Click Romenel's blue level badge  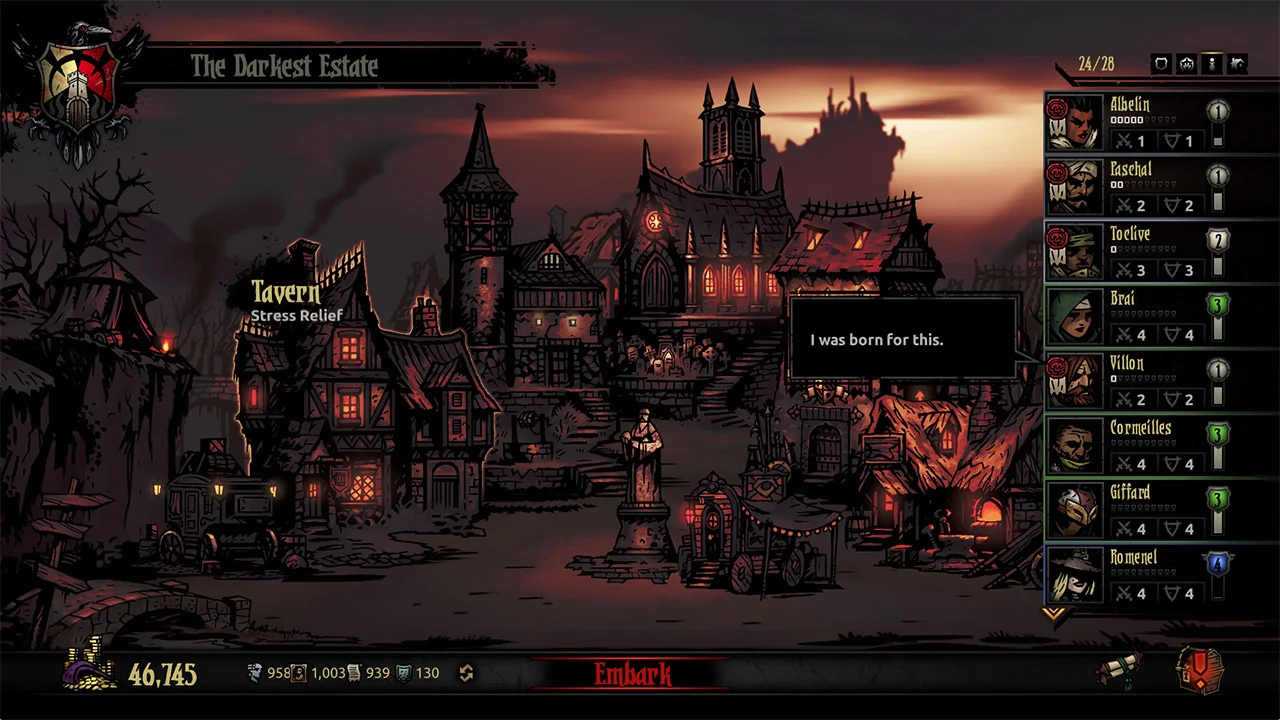(x=1218, y=563)
